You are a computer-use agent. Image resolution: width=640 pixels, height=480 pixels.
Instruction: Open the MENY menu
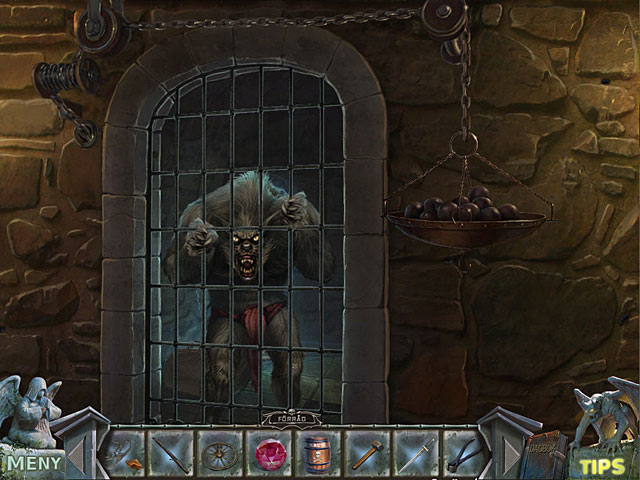click(30, 462)
